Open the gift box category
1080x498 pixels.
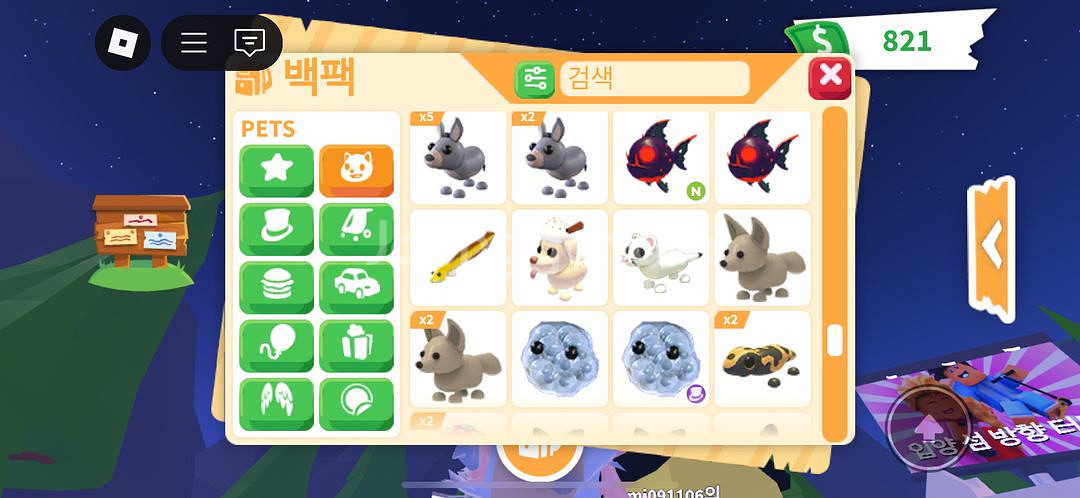coord(356,346)
